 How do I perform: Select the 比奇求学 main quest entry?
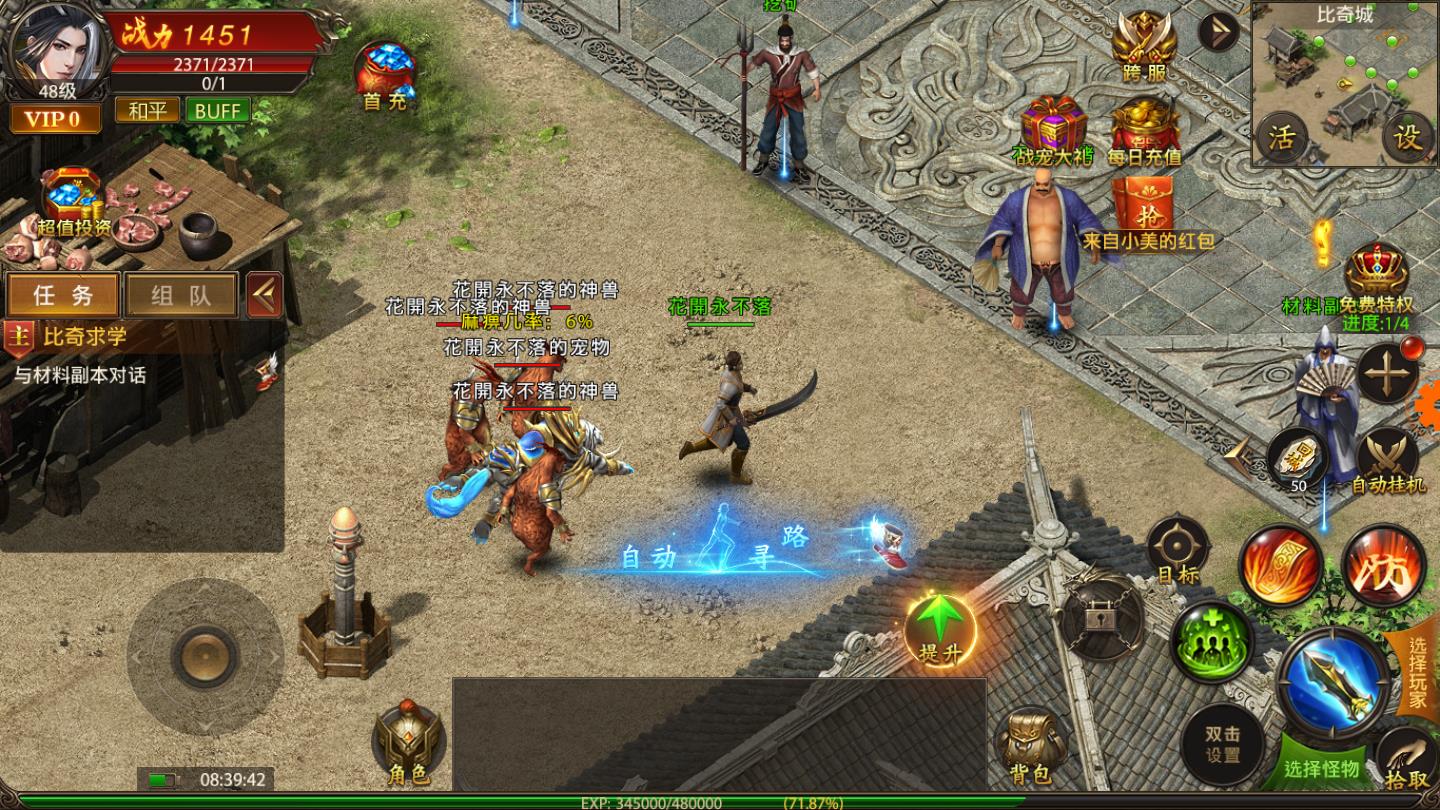pos(85,337)
